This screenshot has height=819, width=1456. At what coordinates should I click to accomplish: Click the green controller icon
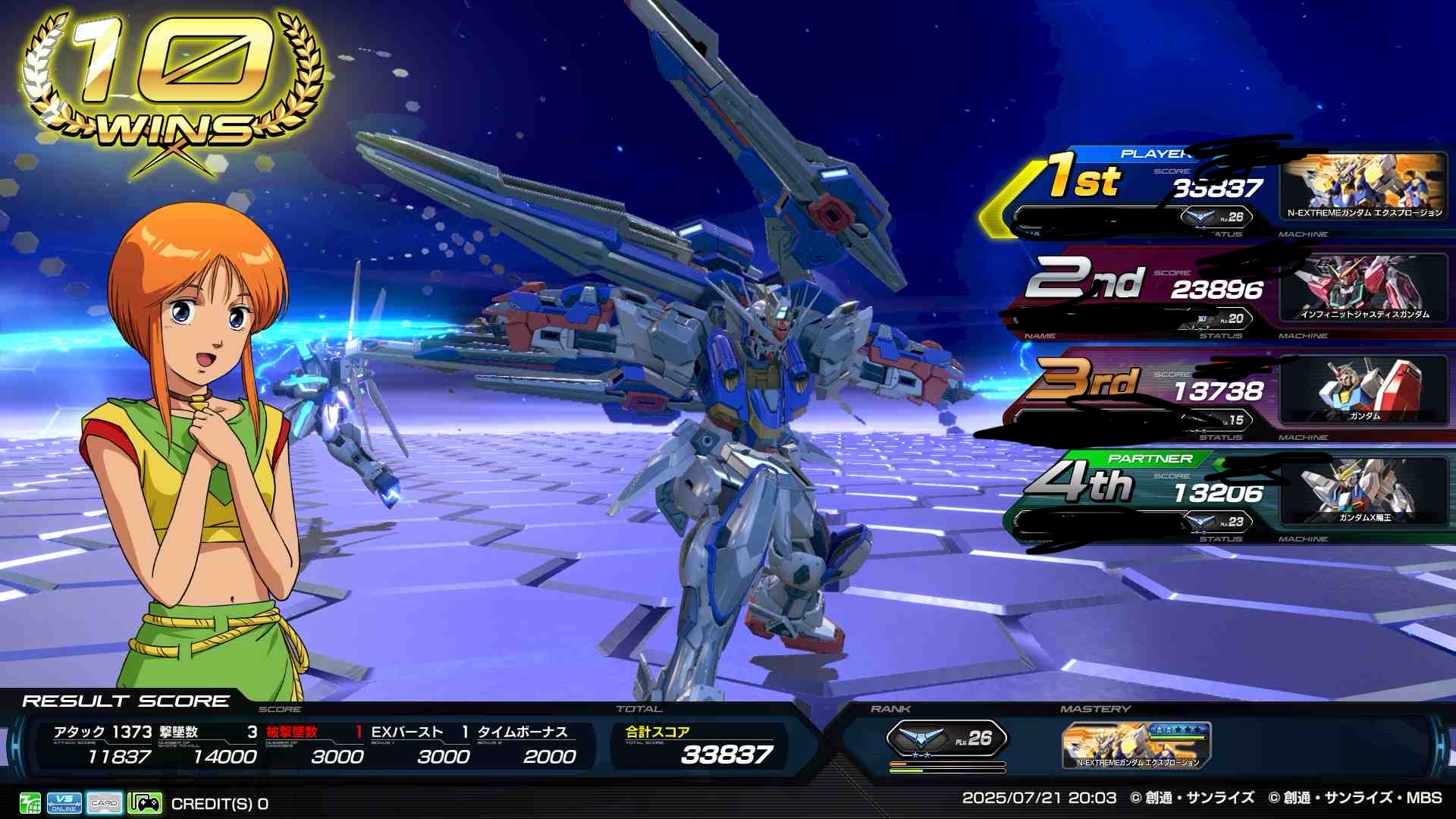point(144,802)
